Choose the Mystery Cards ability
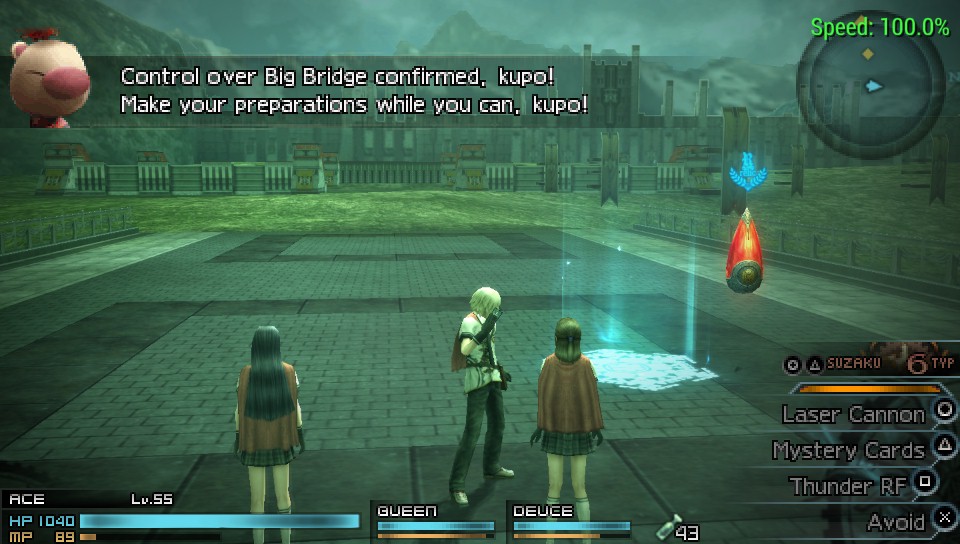 tap(848, 450)
